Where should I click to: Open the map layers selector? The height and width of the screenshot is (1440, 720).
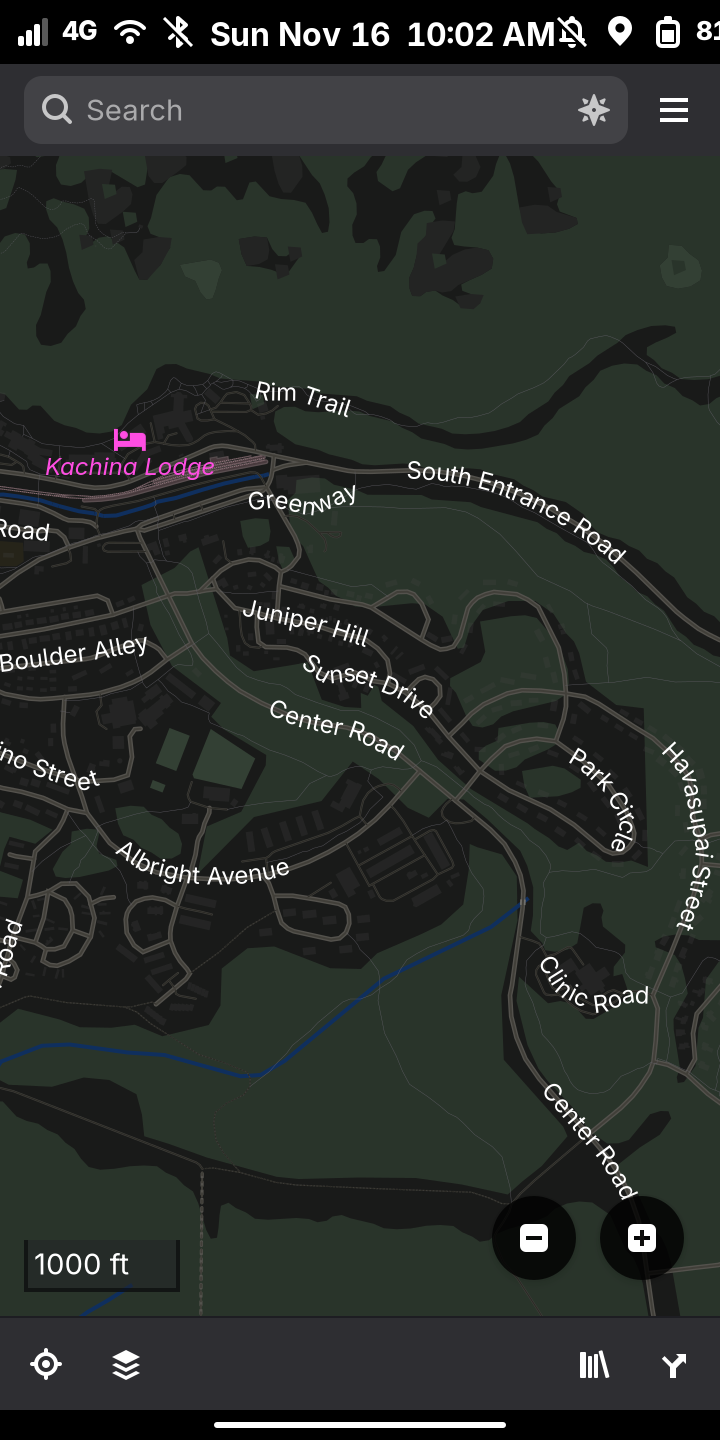click(x=126, y=1364)
